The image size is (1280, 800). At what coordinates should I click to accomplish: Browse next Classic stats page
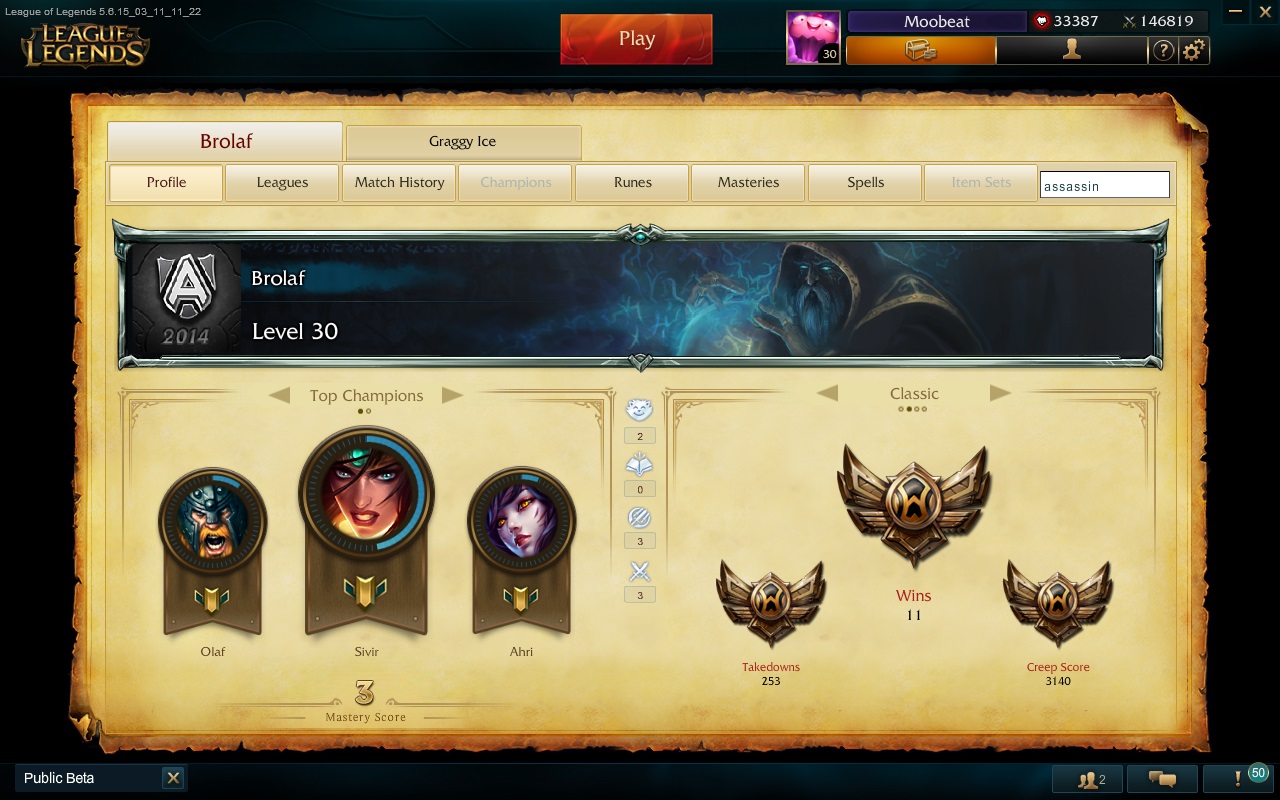tap(1000, 393)
